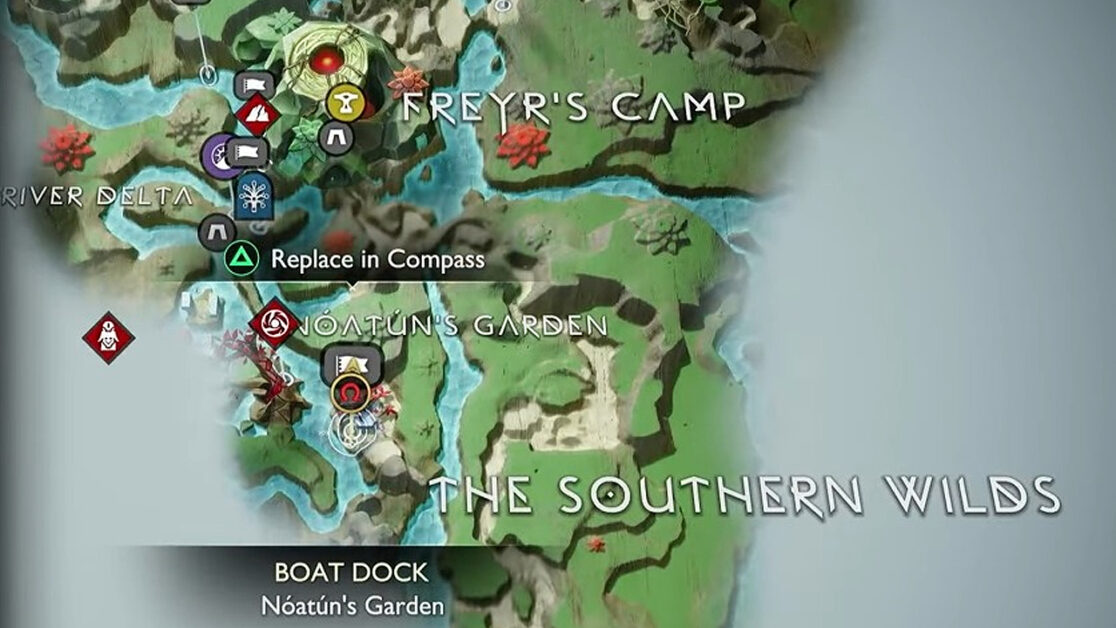The width and height of the screenshot is (1116, 628).
Task: Click the gray arch marker below the Mystic Gateway
Action: 217,232
